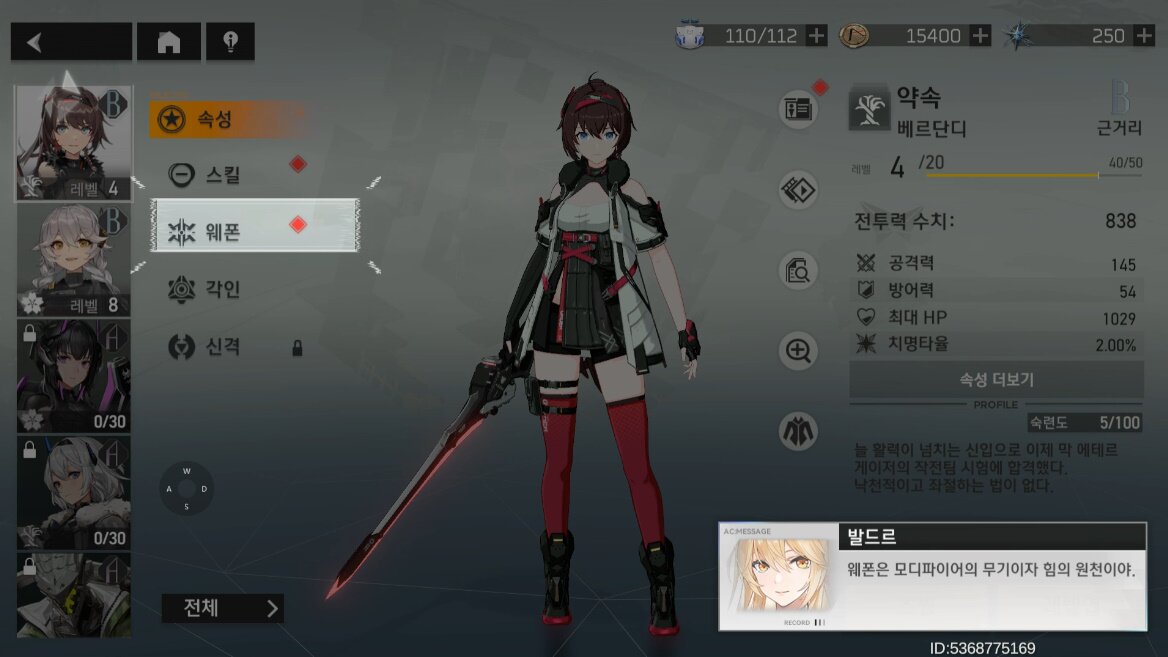
Task: Open the outfit wardrobe icon
Action: point(798,432)
